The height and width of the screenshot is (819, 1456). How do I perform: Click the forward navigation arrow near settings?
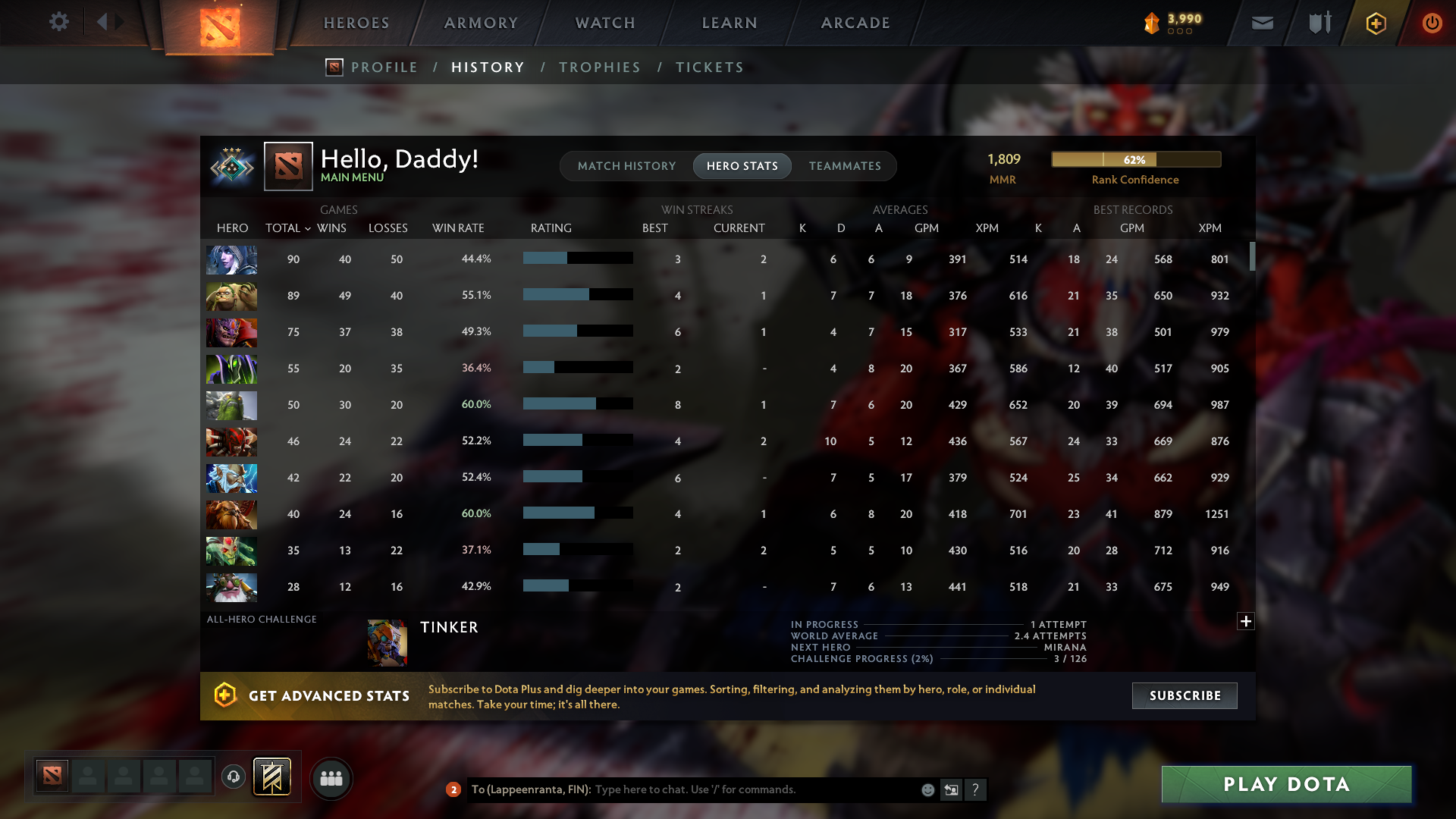119,22
